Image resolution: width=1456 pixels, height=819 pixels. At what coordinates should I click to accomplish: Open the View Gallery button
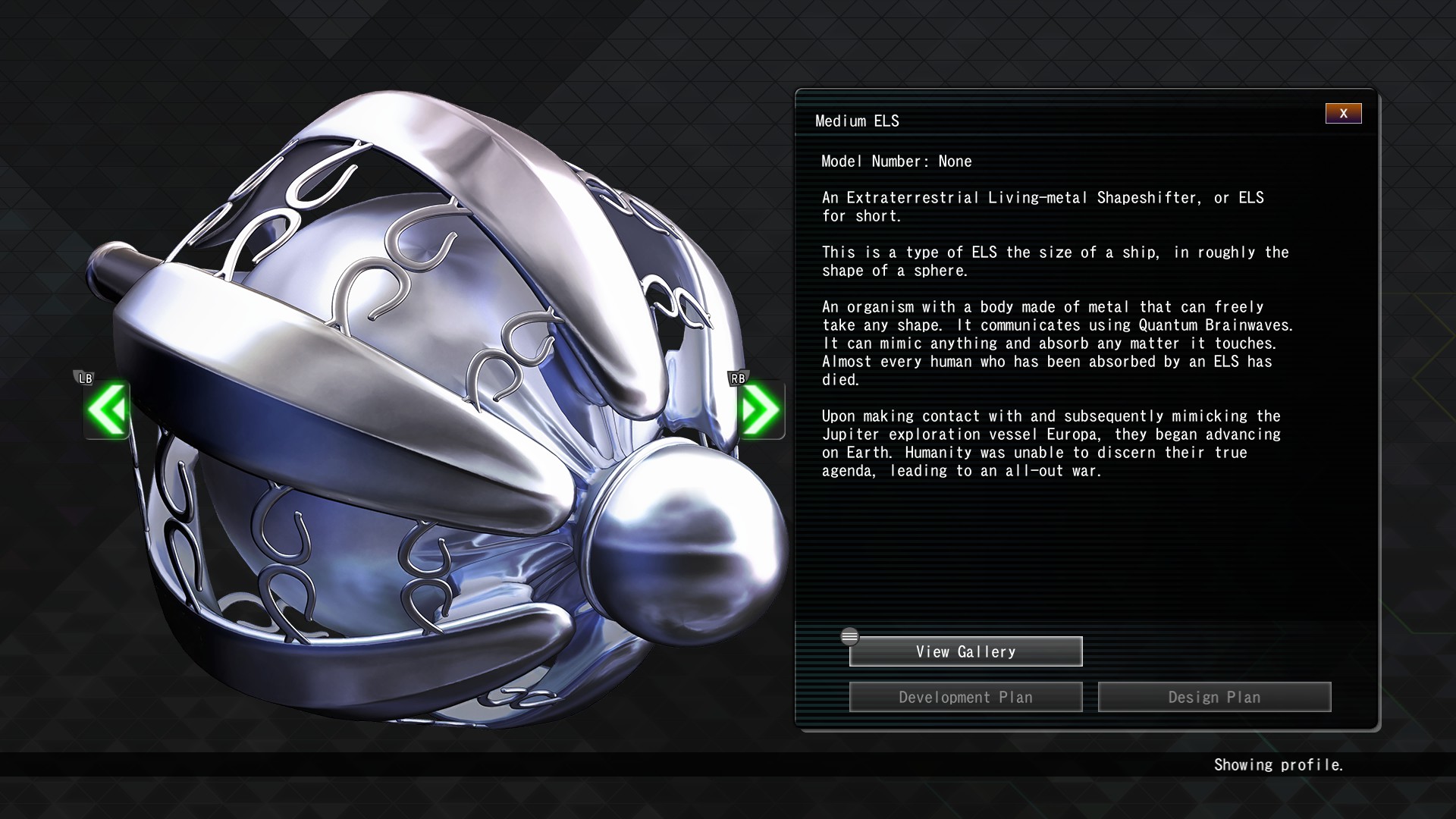(x=965, y=651)
